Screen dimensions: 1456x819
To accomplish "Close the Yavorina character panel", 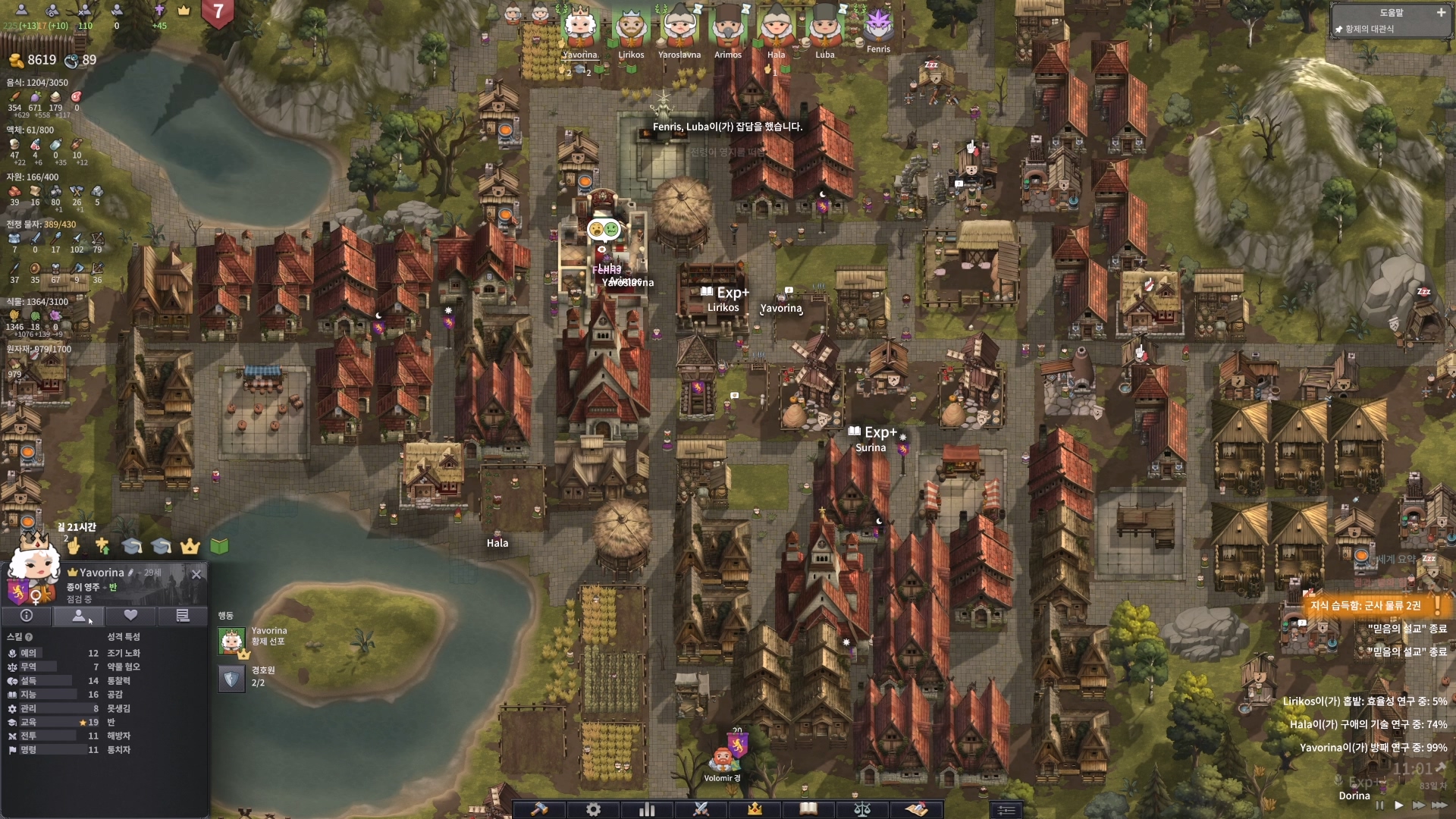I will point(196,574).
